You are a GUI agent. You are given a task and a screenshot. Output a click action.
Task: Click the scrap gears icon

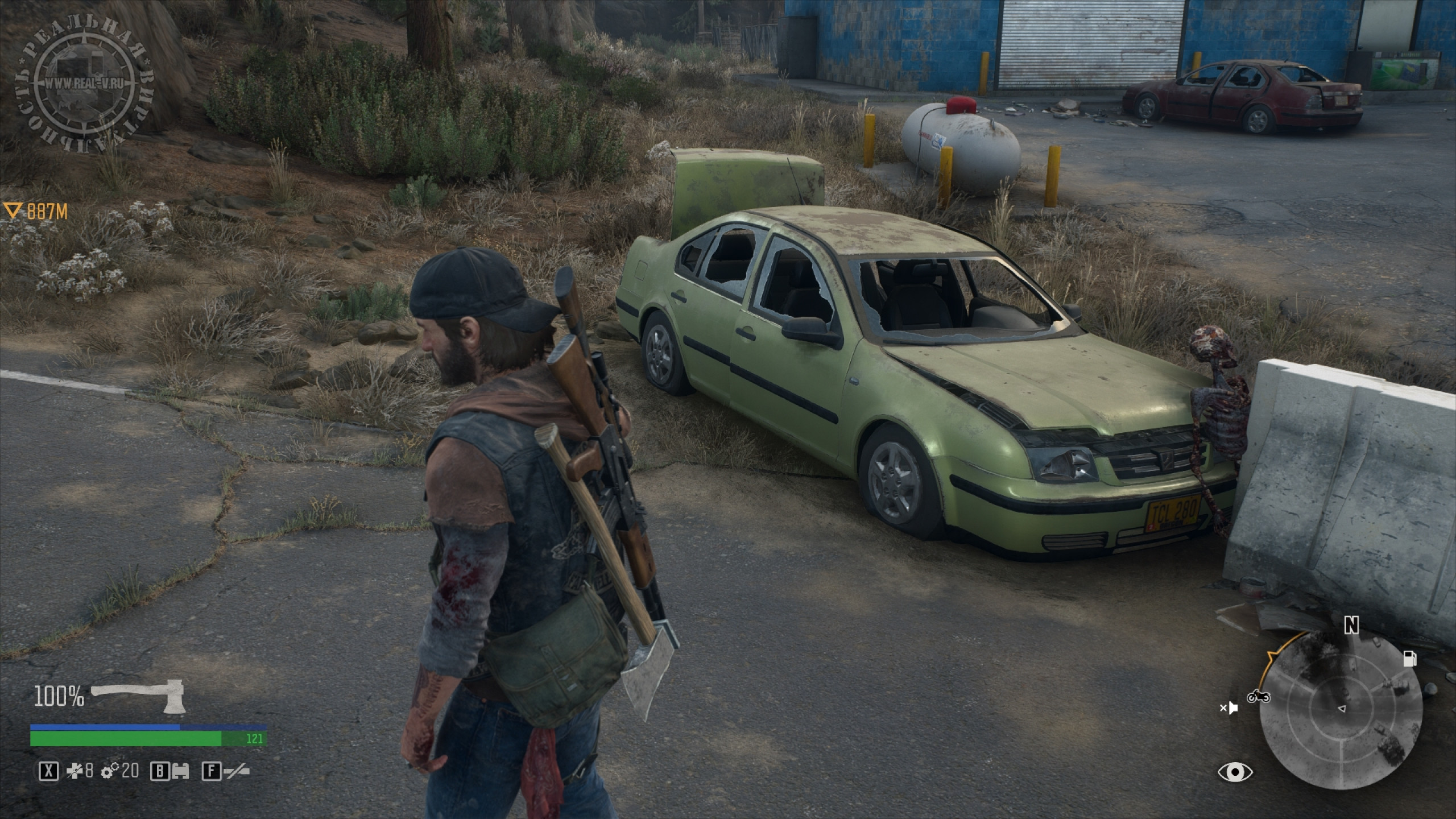click(x=110, y=771)
